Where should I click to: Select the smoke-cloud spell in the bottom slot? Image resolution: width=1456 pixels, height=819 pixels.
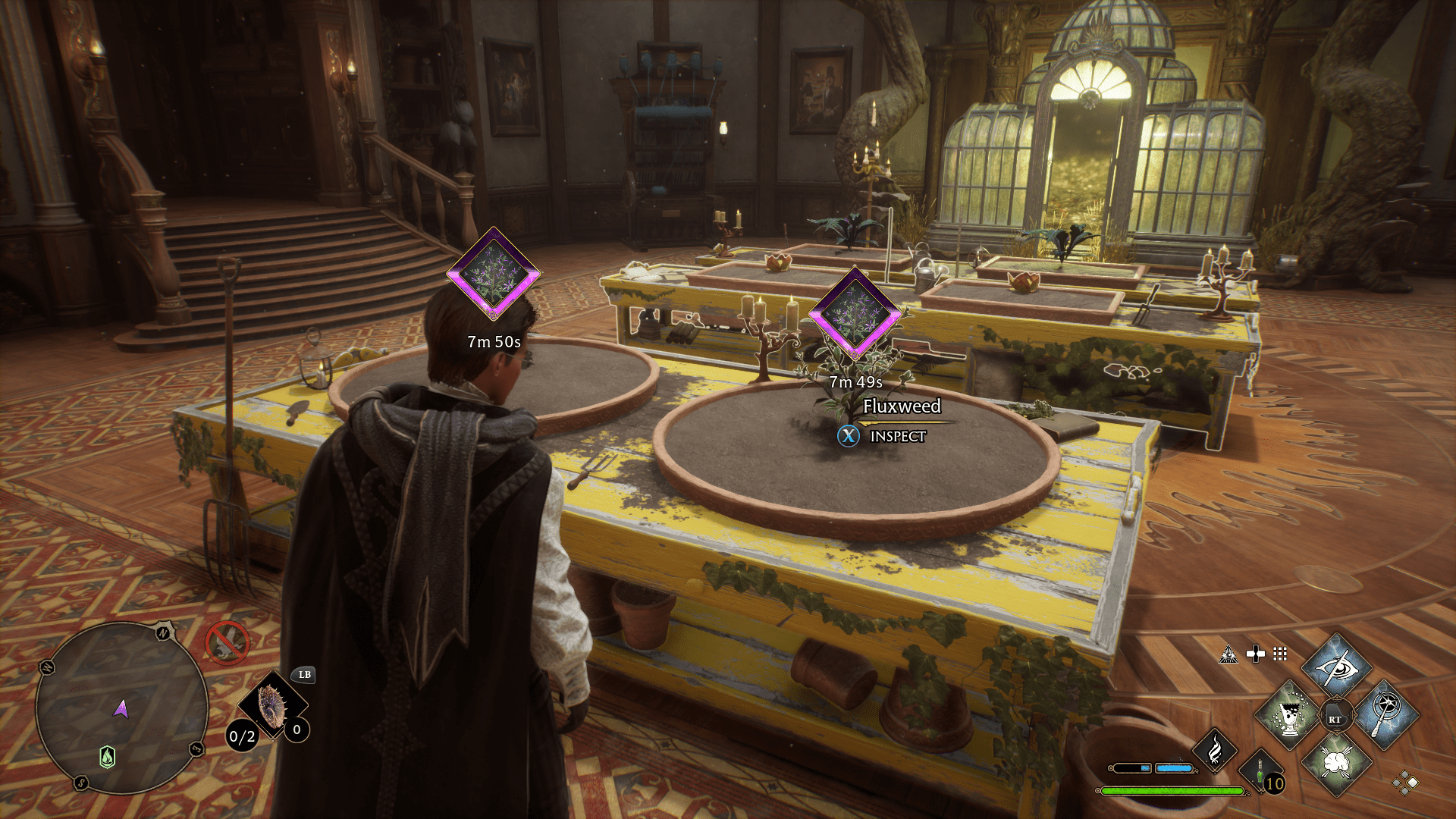(1337, 764)
